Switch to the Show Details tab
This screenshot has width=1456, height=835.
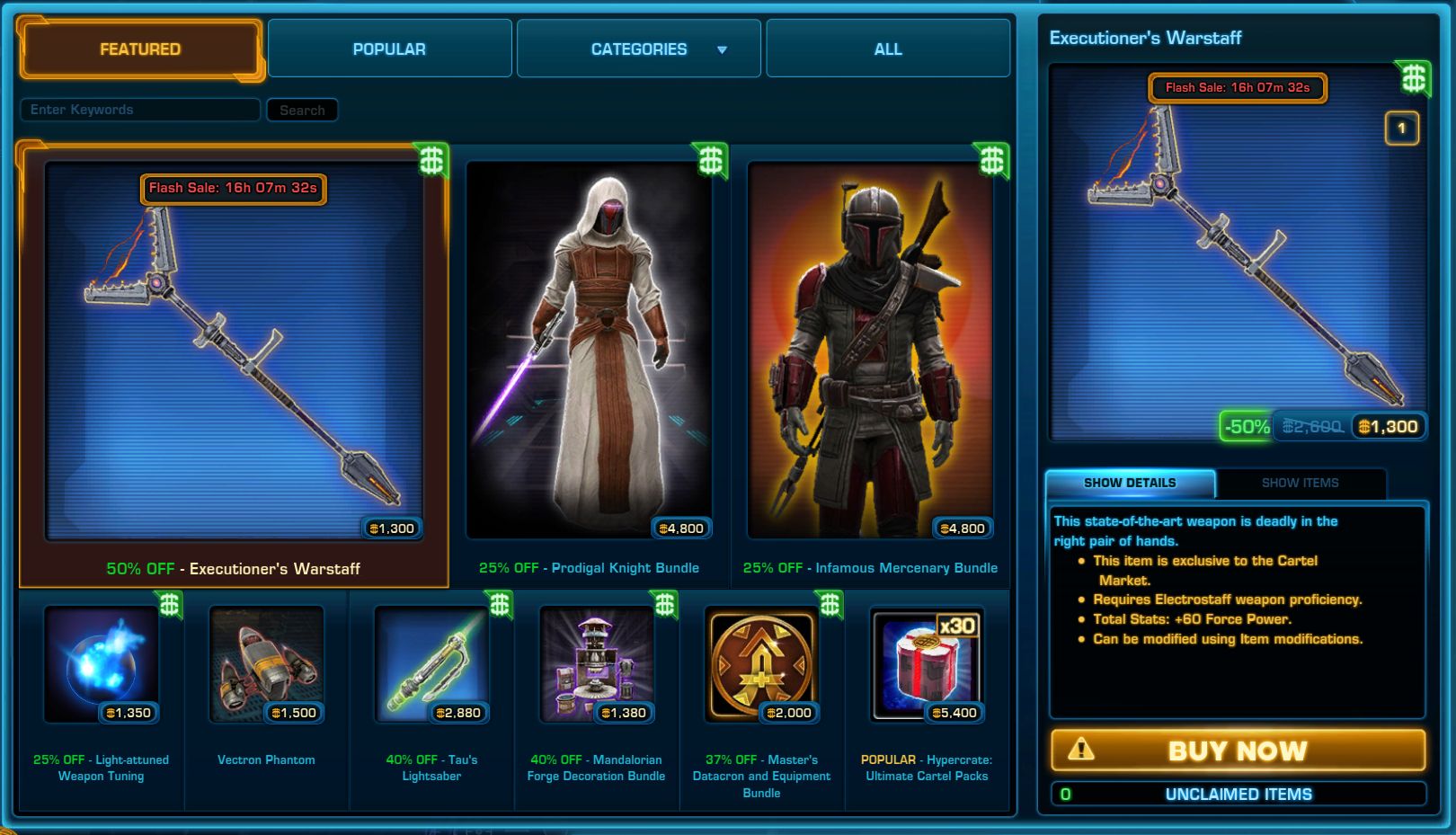(1130, 484)
